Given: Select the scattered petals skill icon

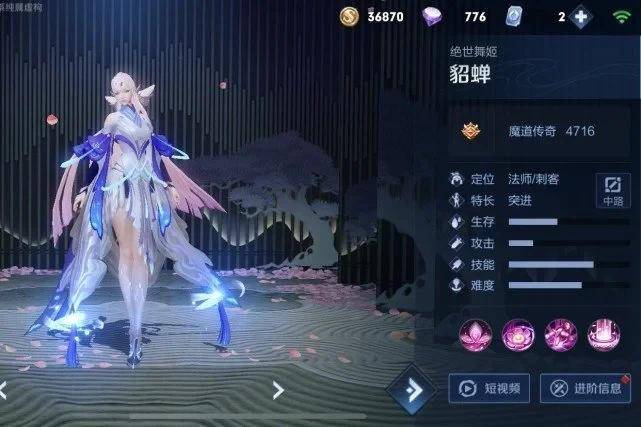Looking at the screenshot, I should (561, 334).
